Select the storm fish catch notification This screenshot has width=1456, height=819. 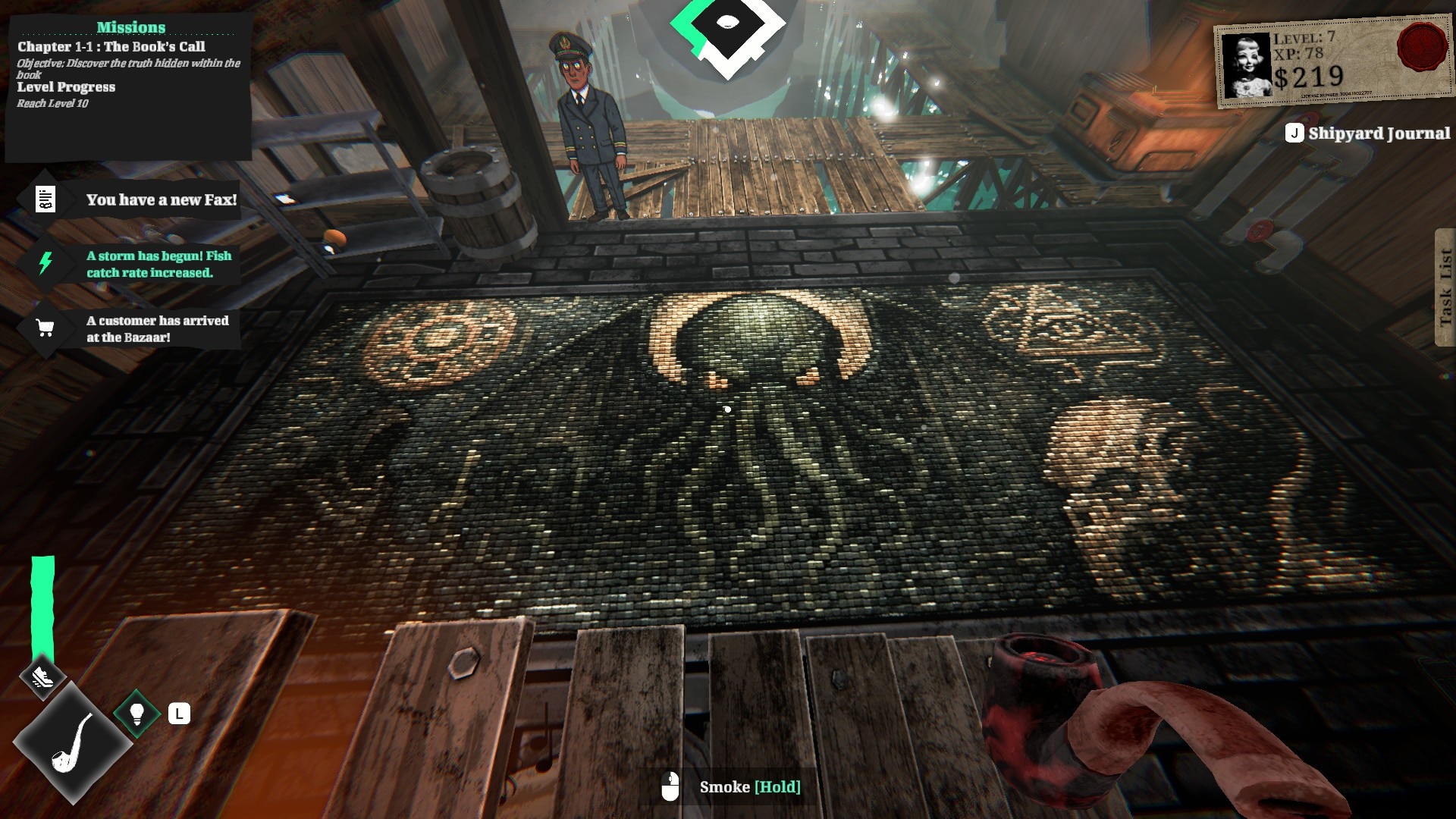tap(129, 264)
